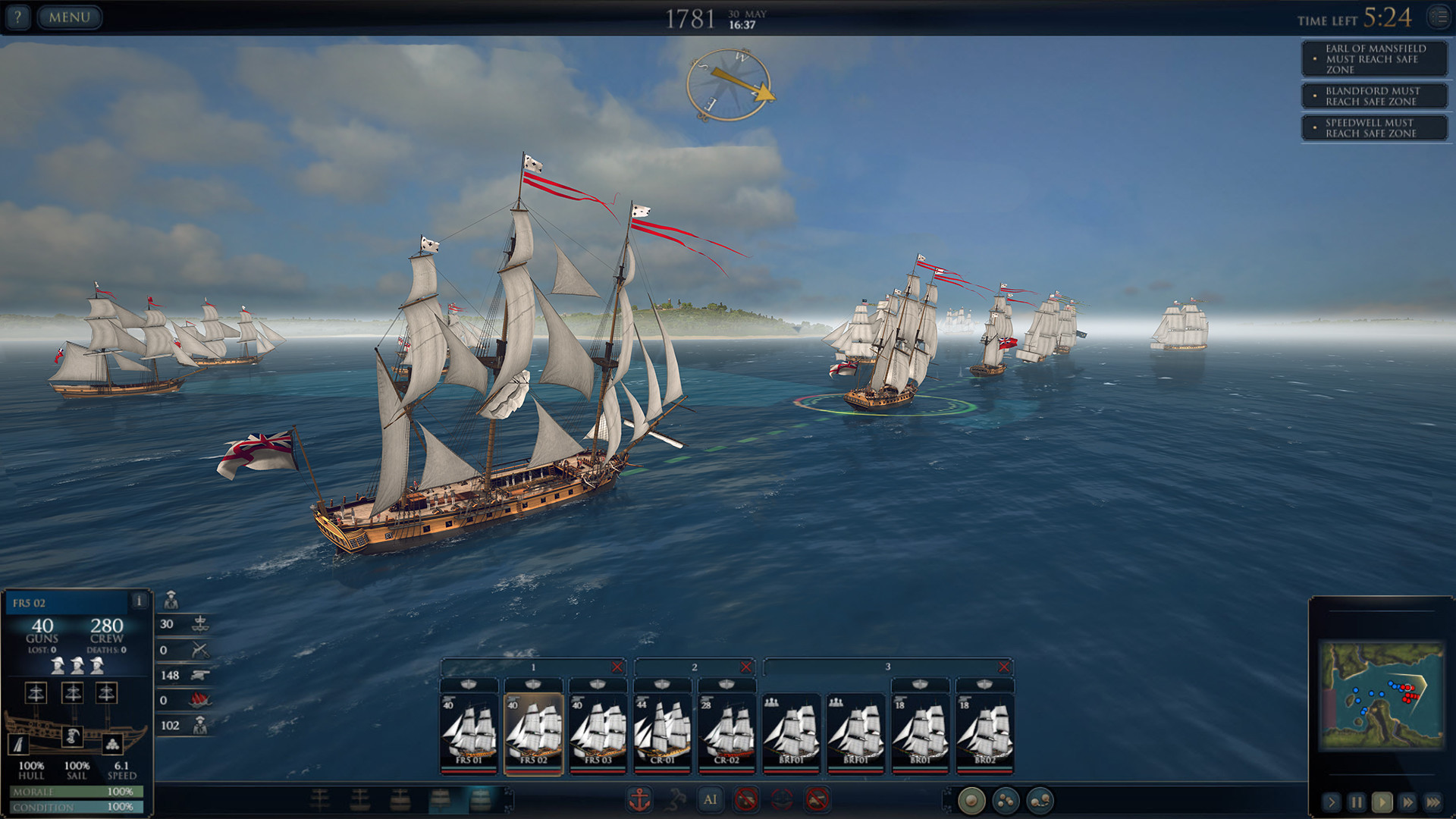Toggle hold fire with the crossed-out cannon
Screen dimensions: 1456x819
pos(746,799)
